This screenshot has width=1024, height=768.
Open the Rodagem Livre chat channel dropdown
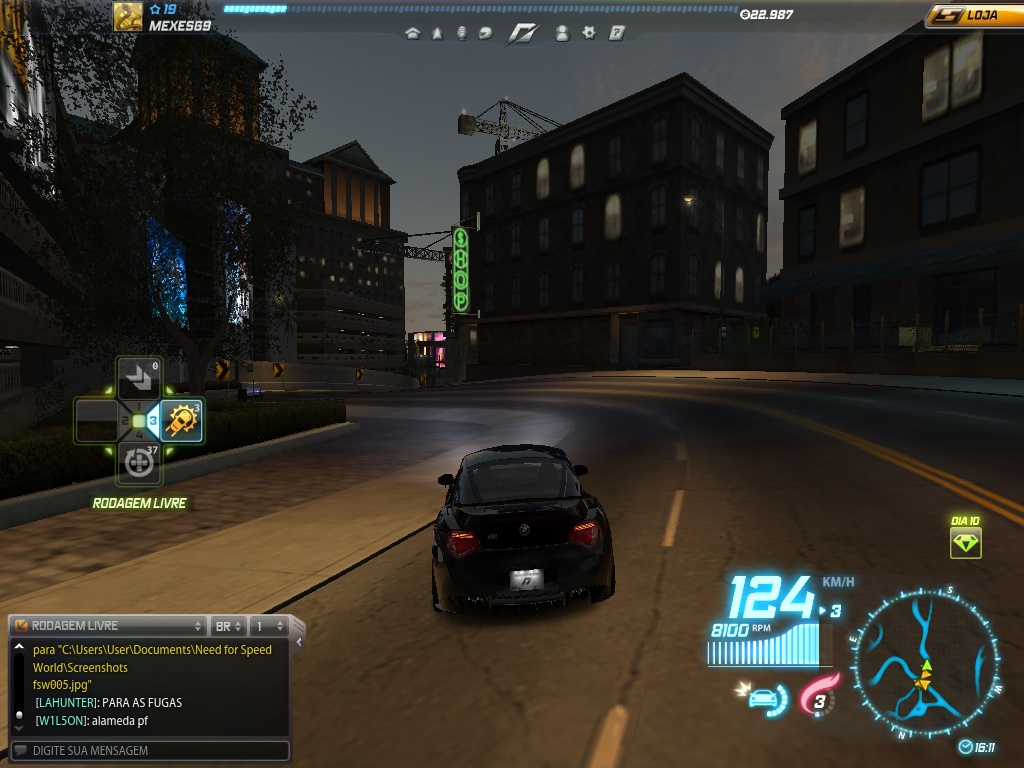tap(108, 626)
